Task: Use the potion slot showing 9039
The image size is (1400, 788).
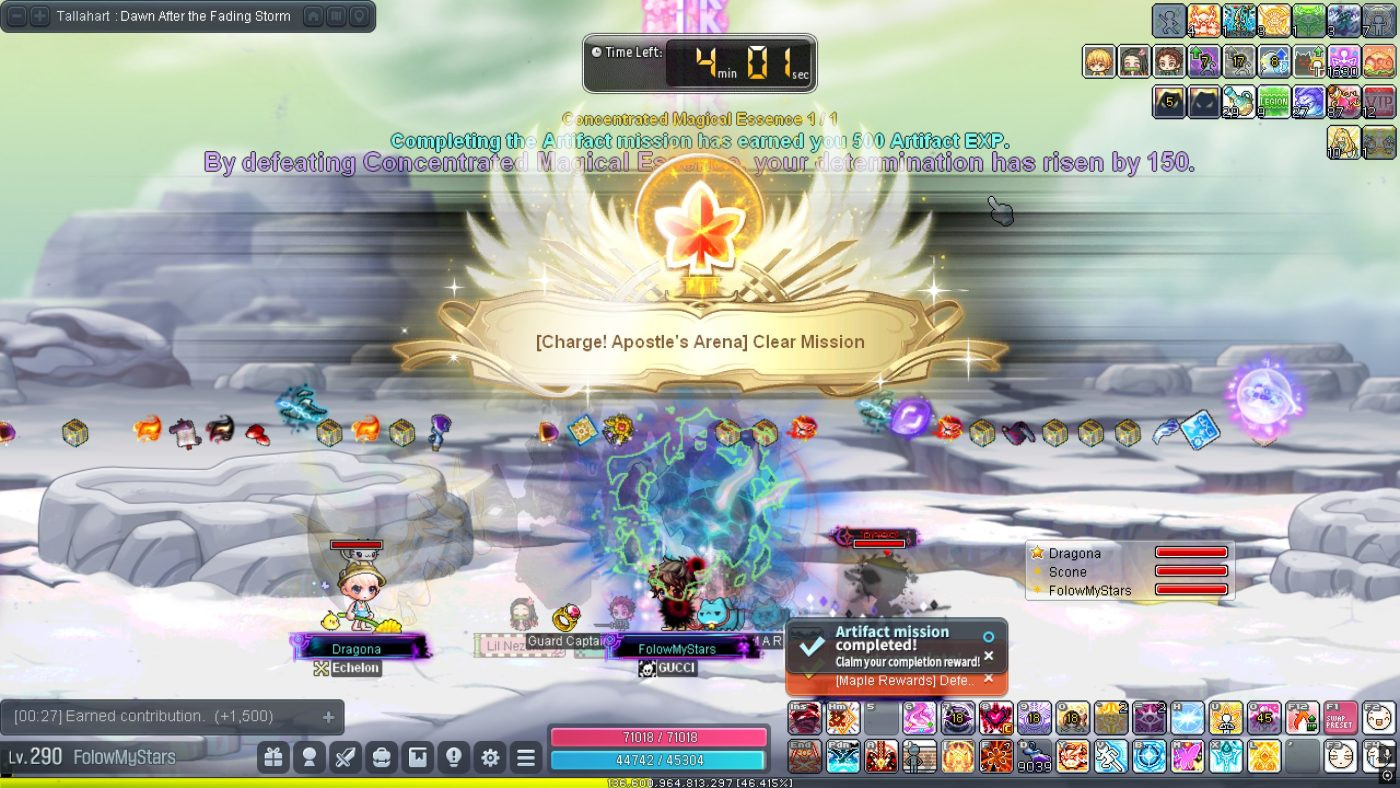Action: click(1035, 756)
